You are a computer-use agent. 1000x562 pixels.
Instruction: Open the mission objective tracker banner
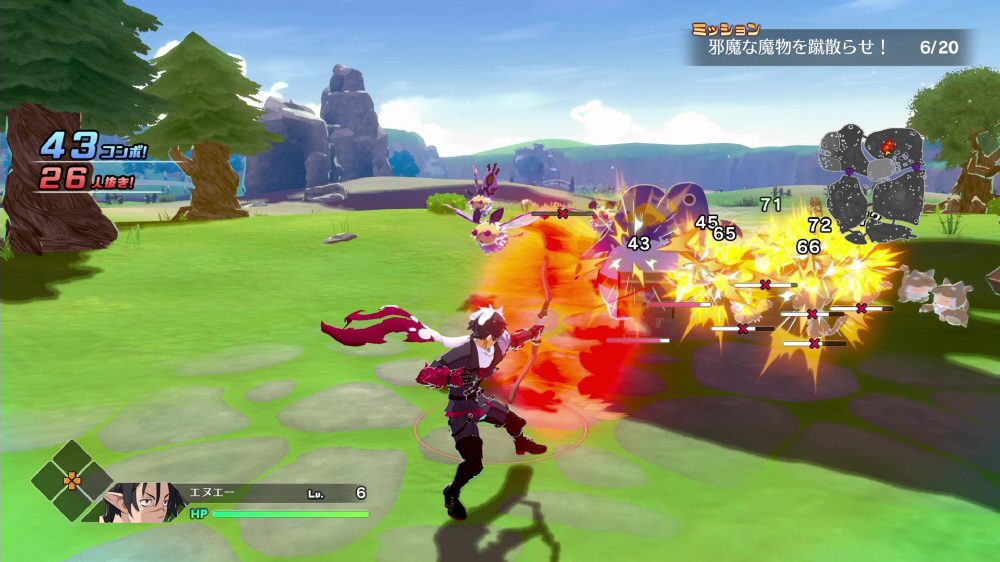click(x=828, y=47)
